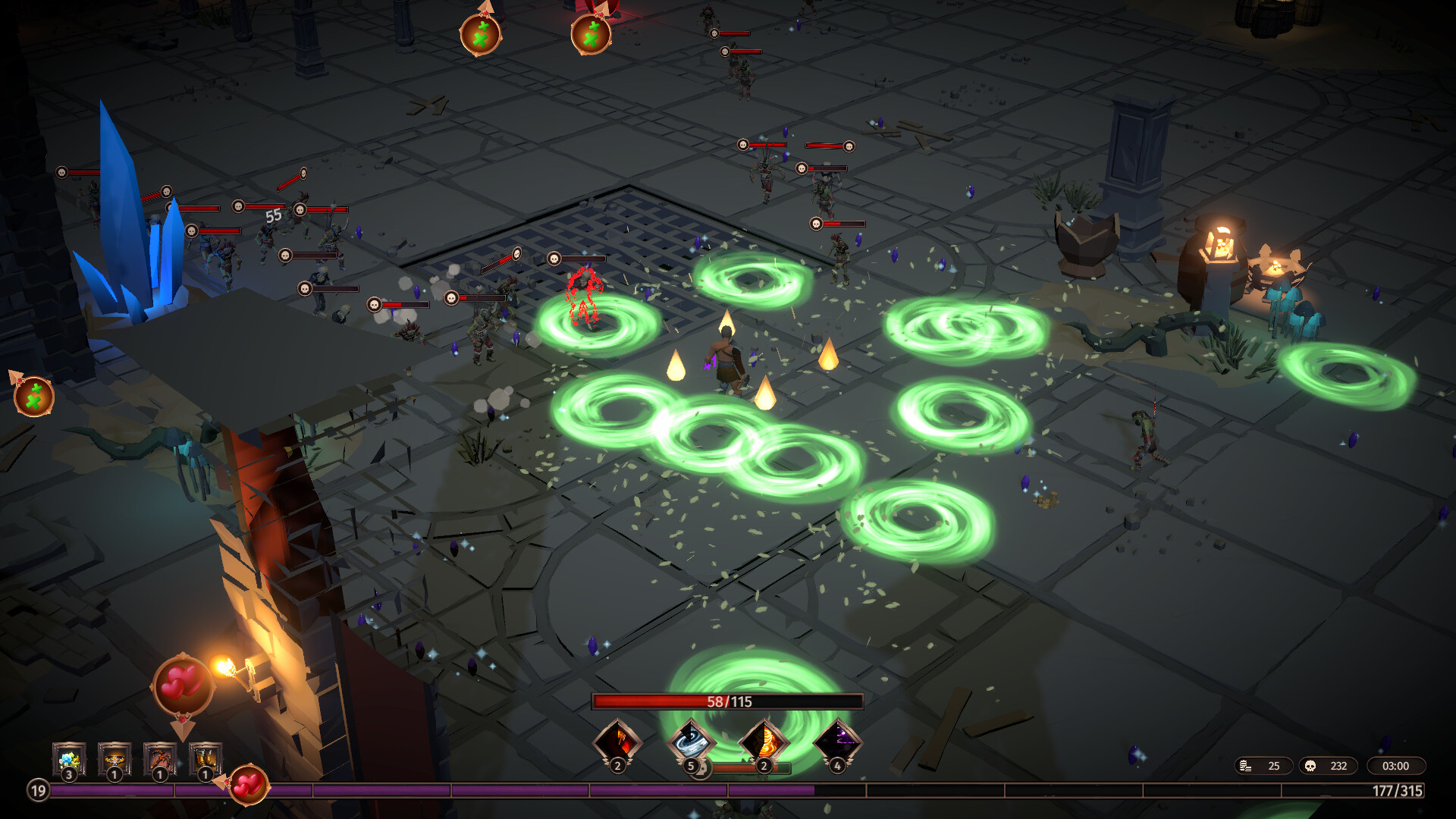This screenshot has height=819, width=1456.
Task: Click the 03:00 timer display
Action: [x=1395, y=766]
